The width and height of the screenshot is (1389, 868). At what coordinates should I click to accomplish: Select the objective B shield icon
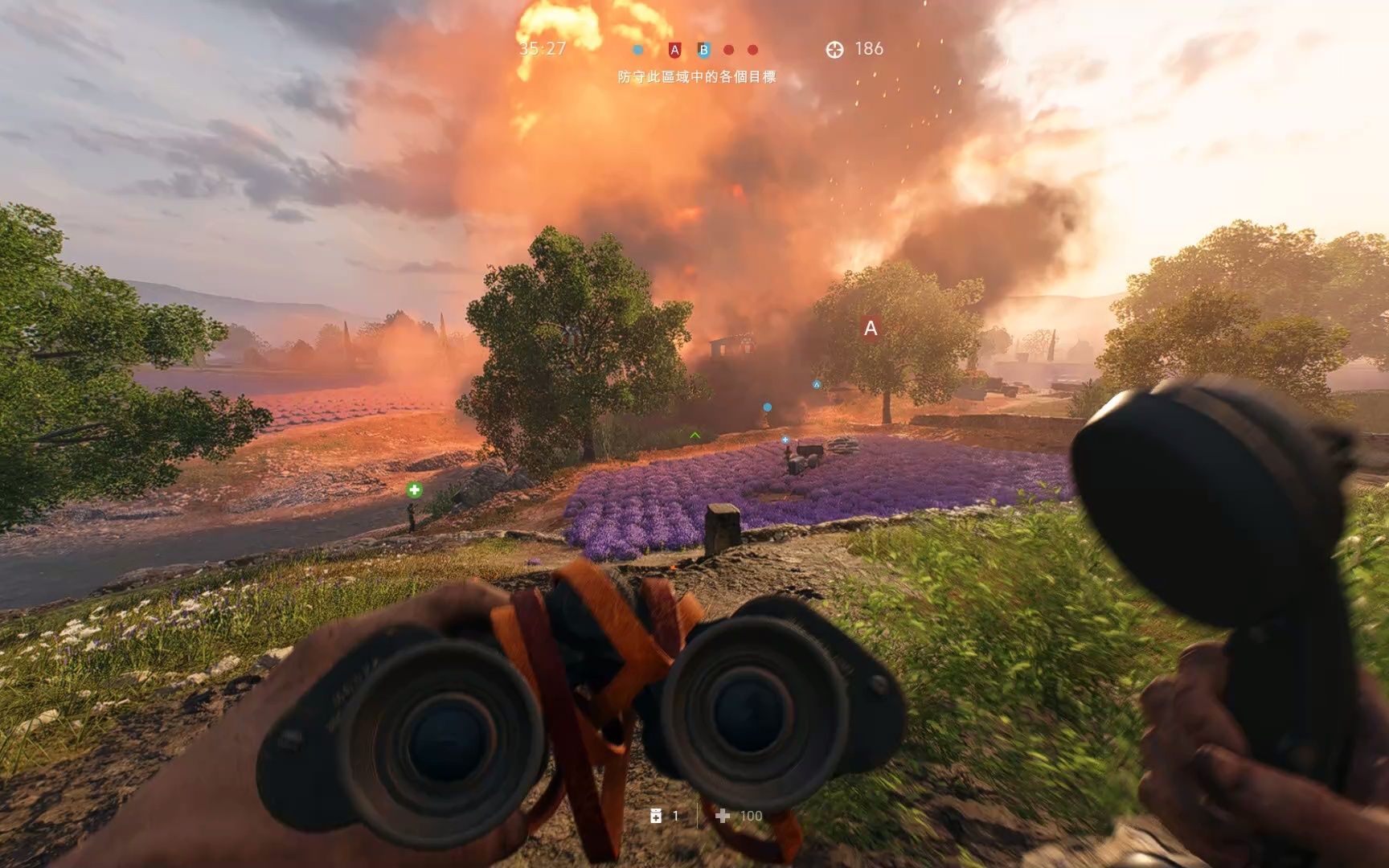703,50
